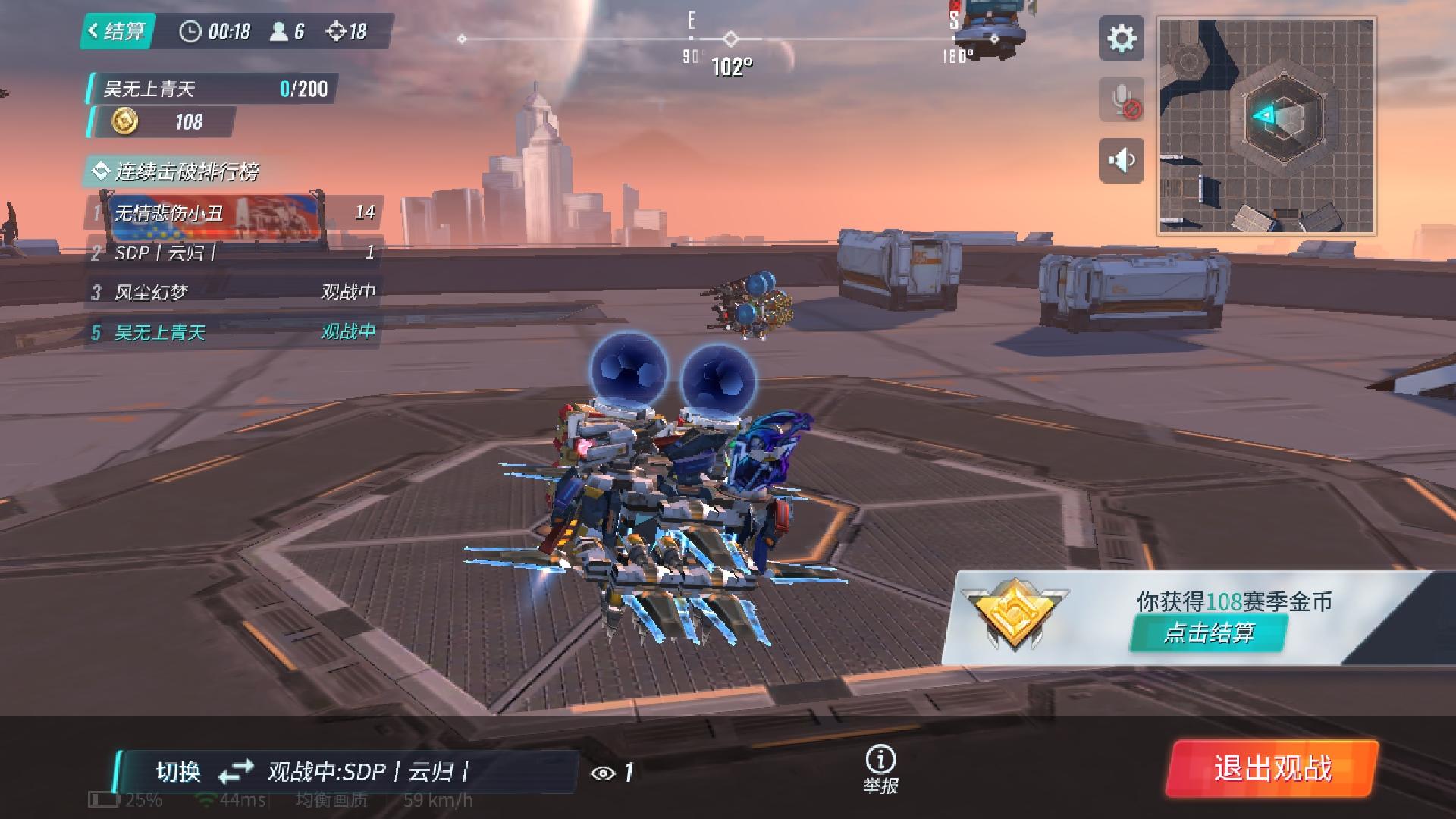
Task: Select leaderboard row 风尘幻梦
Action: tap(234, 292)
